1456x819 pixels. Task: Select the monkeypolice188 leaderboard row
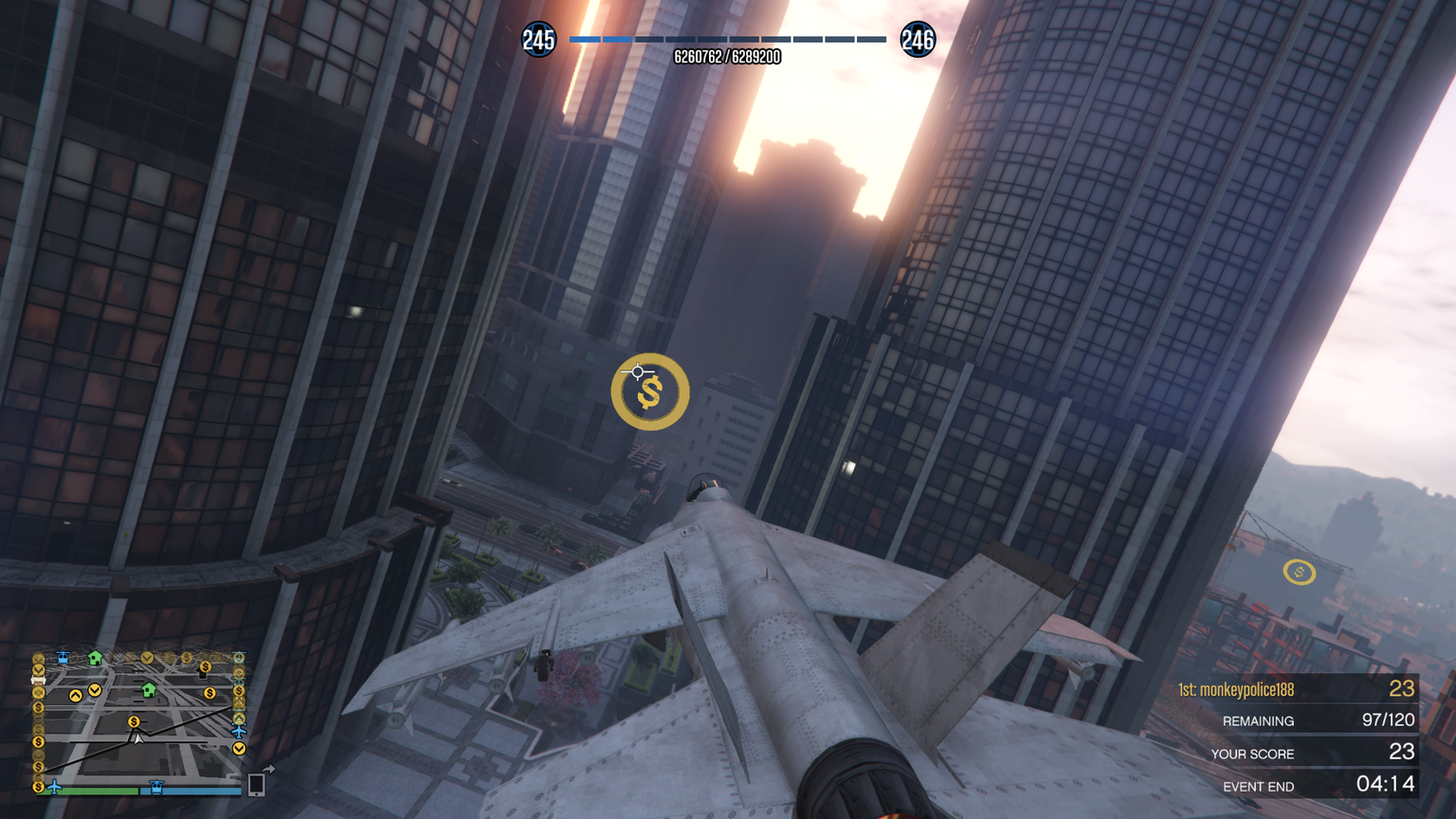1297,689
